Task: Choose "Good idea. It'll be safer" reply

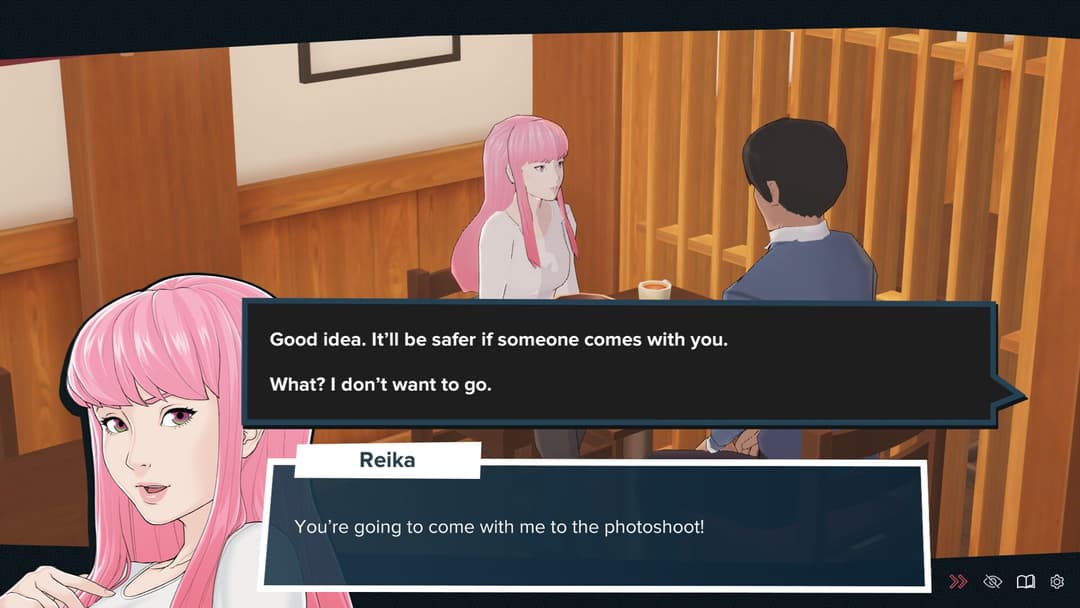Action: pos(498,339)
